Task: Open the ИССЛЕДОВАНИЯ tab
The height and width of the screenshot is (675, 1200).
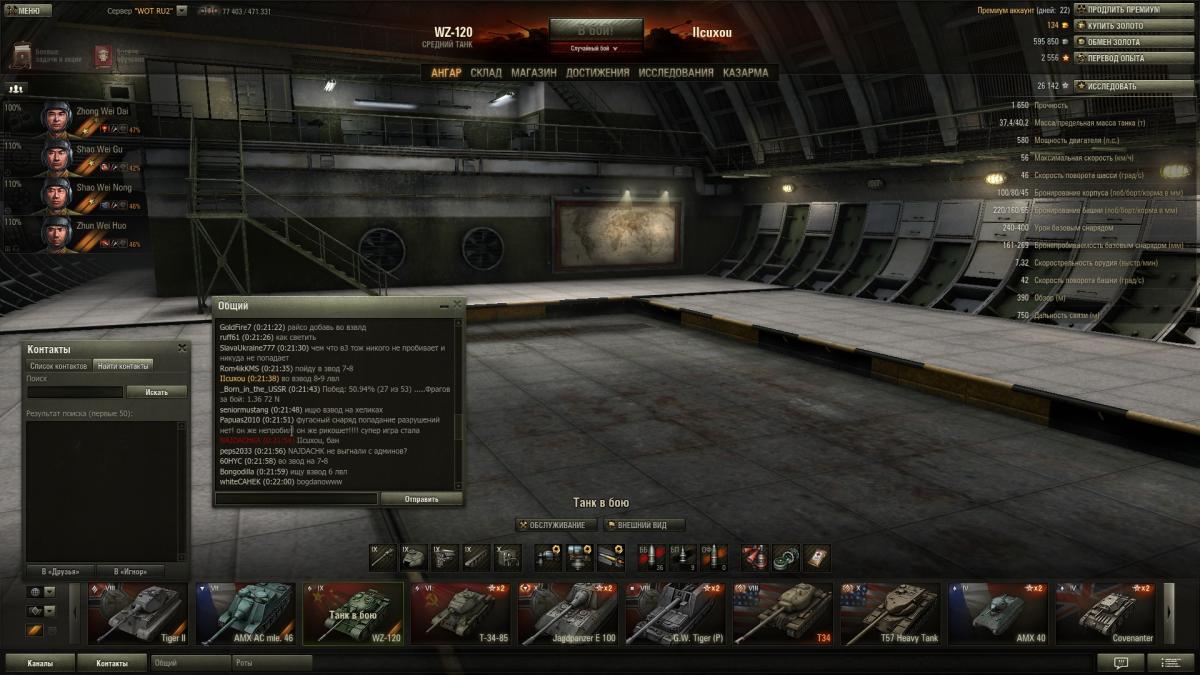Action: point(676,73)
